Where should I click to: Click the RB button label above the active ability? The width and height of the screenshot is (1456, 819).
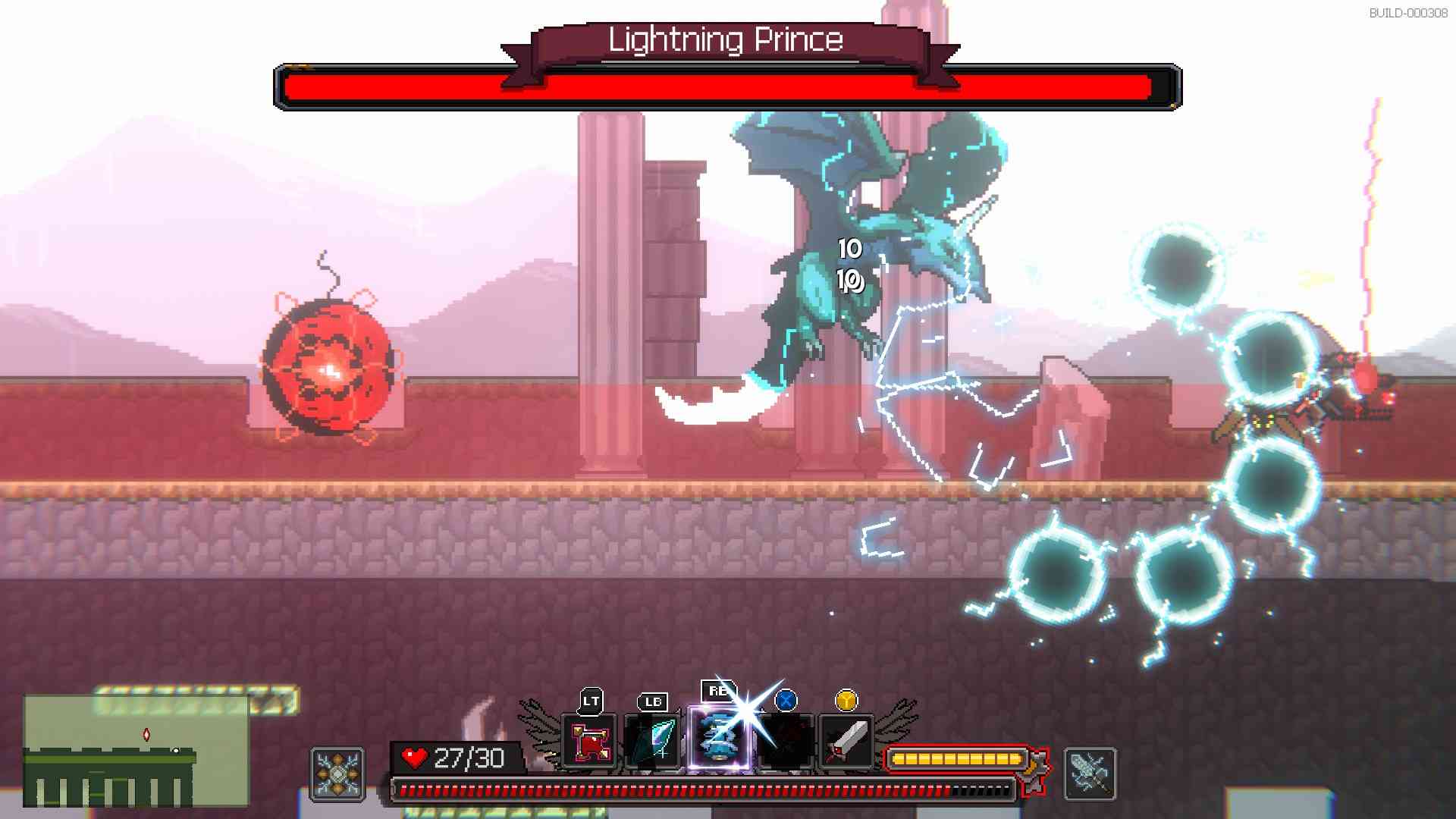(x=715, y=690)
